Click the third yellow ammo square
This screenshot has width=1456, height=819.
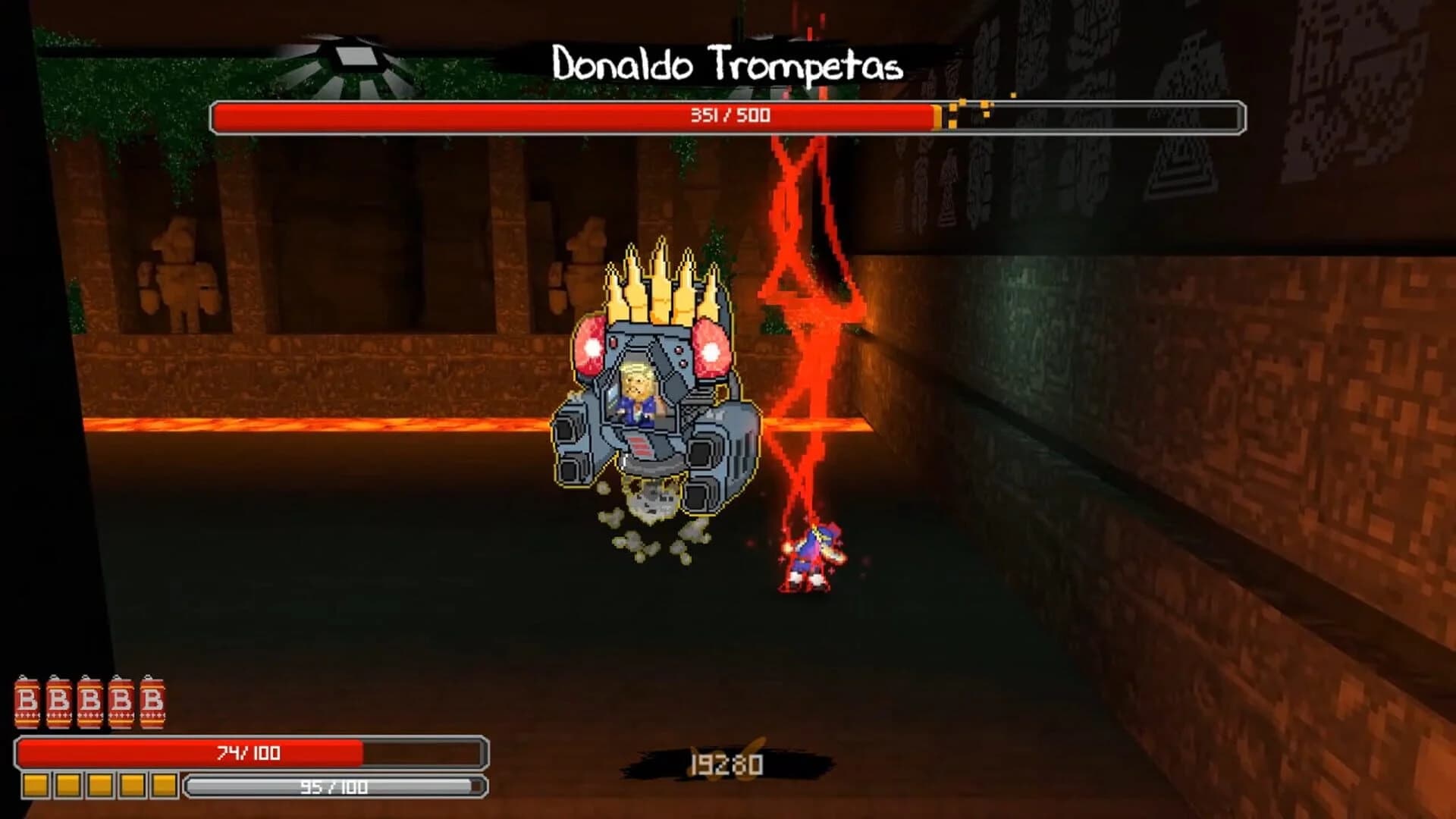[x=101, y=786]
